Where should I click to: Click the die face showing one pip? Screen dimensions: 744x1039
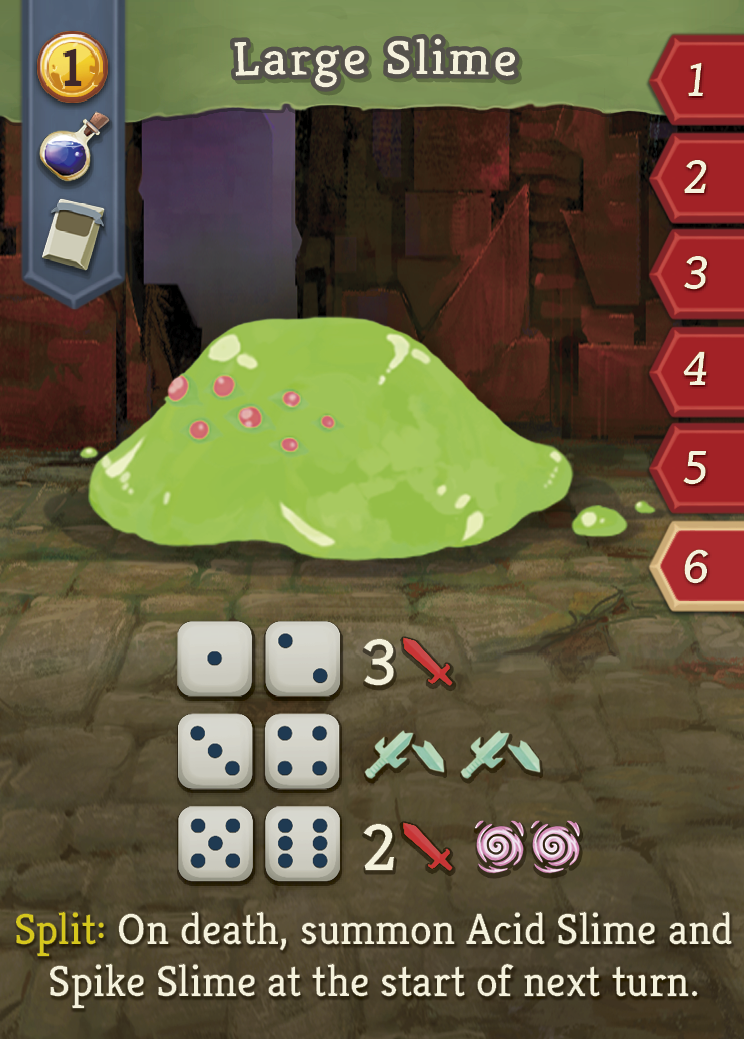[x=214, y=659]
